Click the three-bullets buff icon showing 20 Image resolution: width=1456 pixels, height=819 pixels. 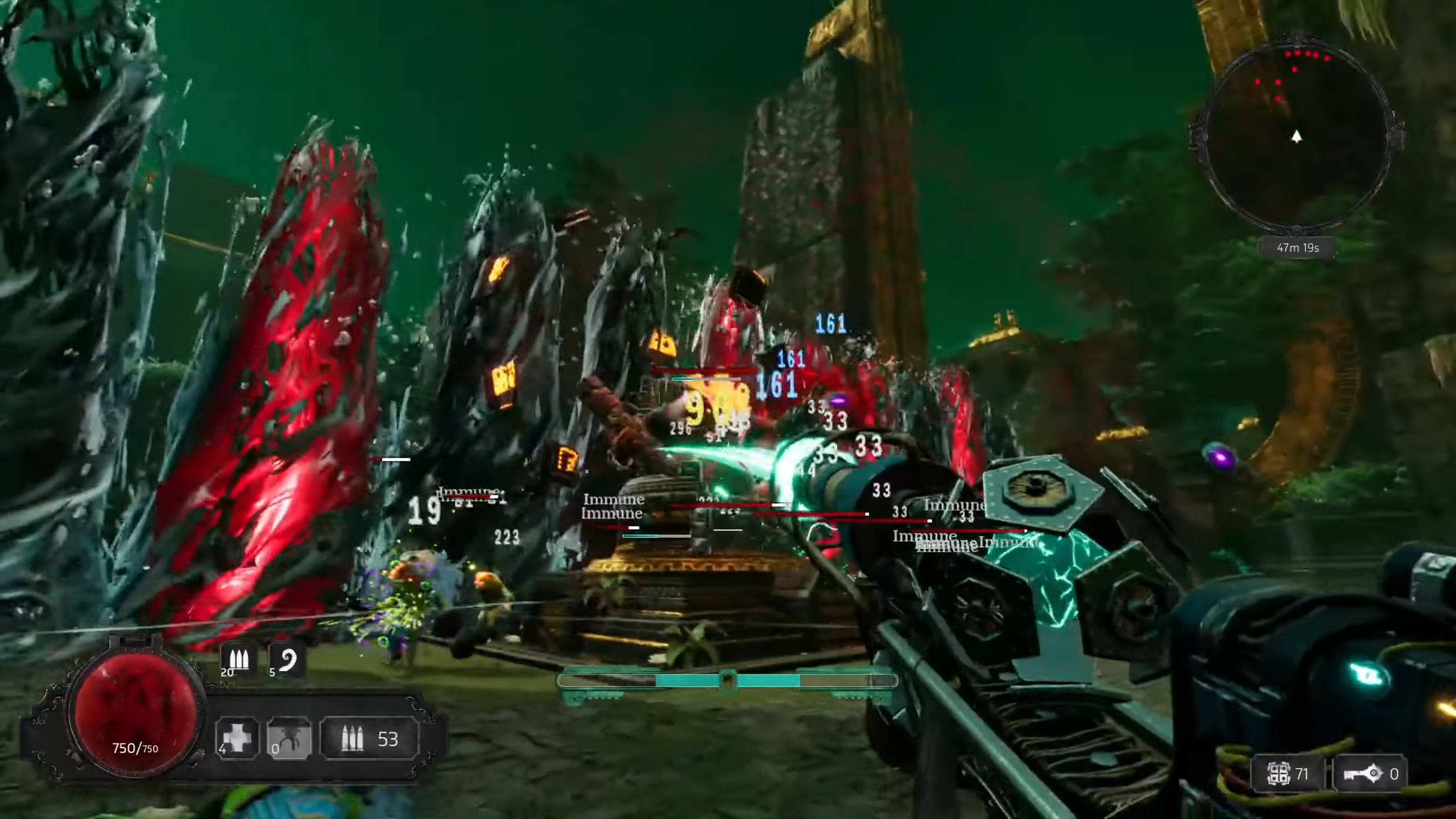(238, 660)
